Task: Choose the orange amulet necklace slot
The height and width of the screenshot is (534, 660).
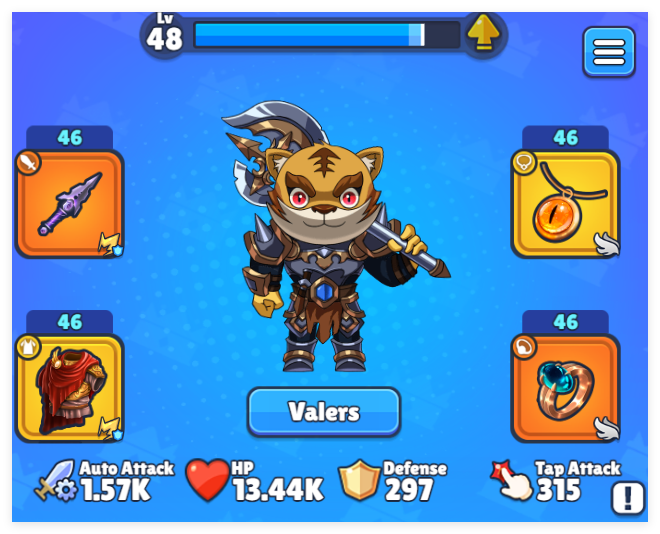Action: 565,203
